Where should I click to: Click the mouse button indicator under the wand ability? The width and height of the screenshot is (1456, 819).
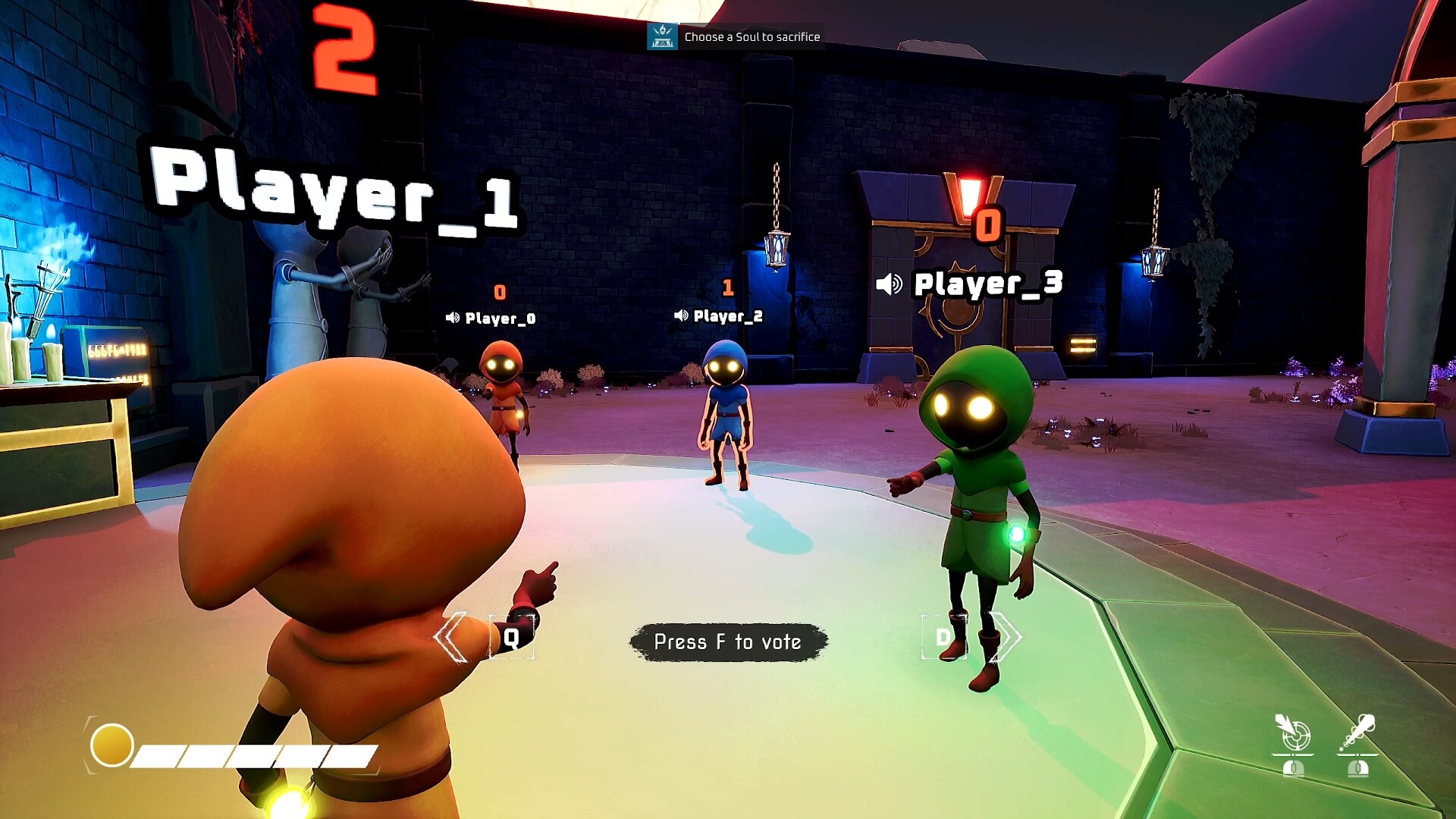pyautogui.click(x=1358, y=769)
